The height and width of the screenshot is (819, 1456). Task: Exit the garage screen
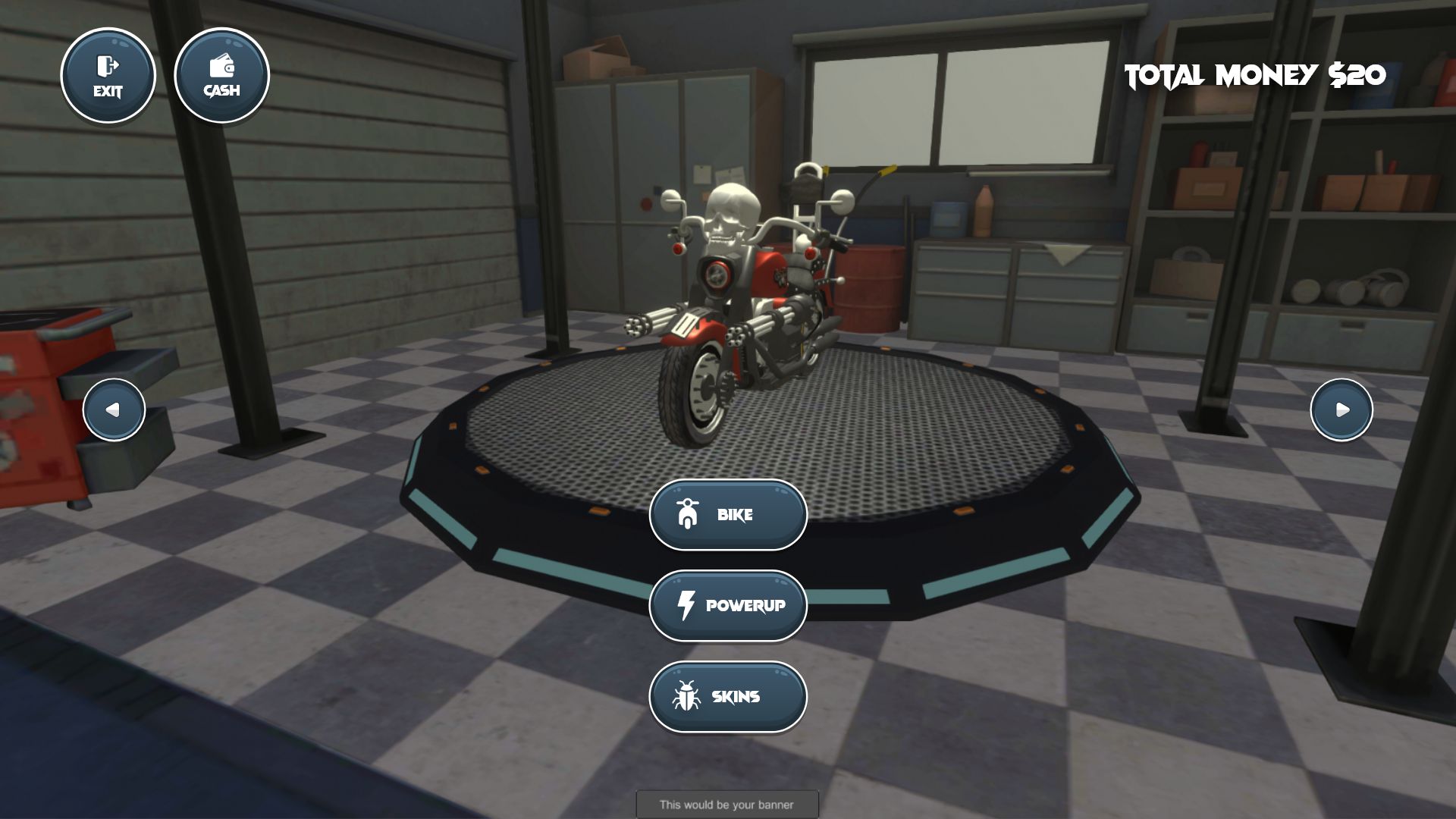[x=108, y=76]
